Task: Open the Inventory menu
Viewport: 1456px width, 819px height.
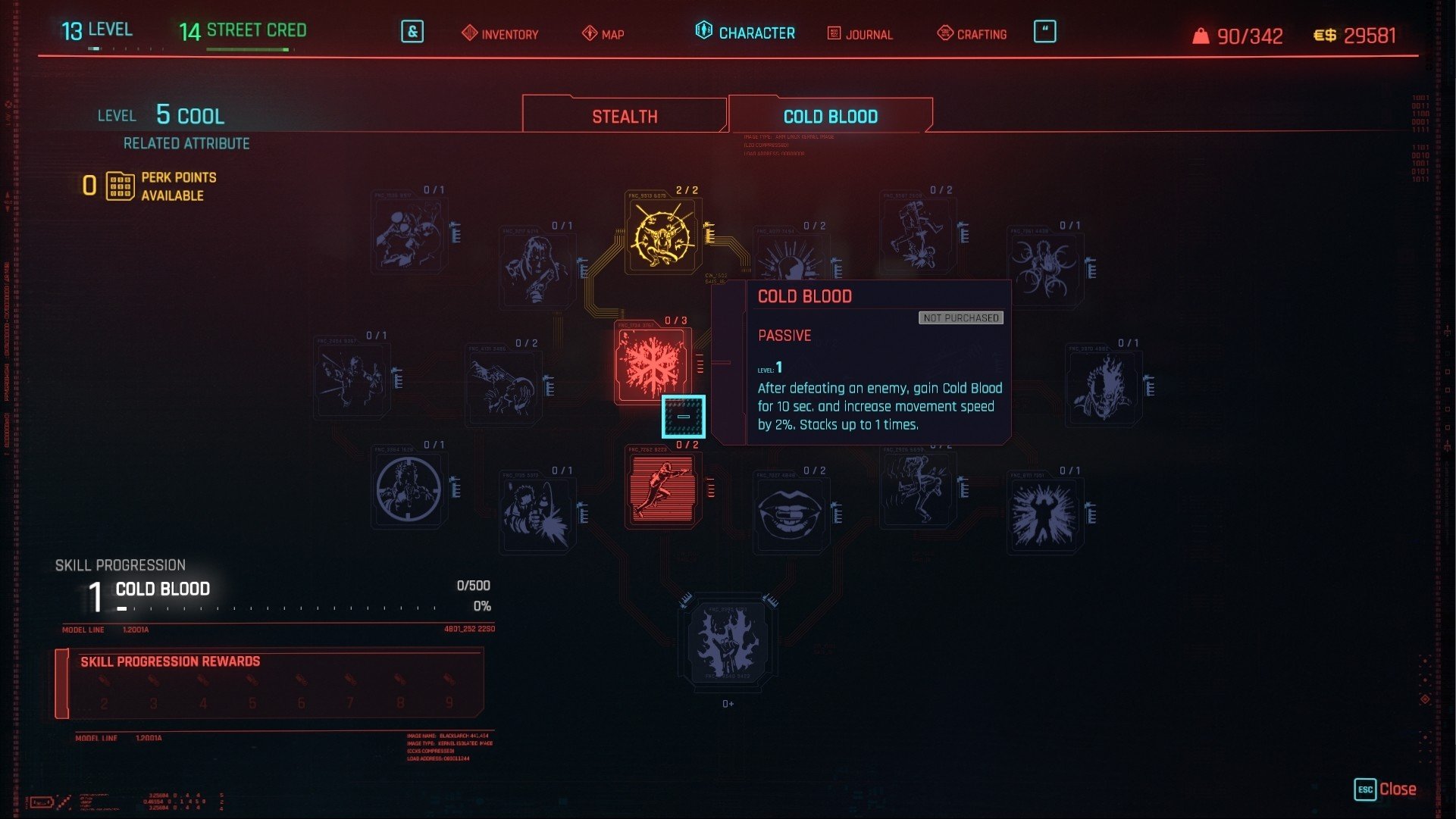Action: coord(500,34)
